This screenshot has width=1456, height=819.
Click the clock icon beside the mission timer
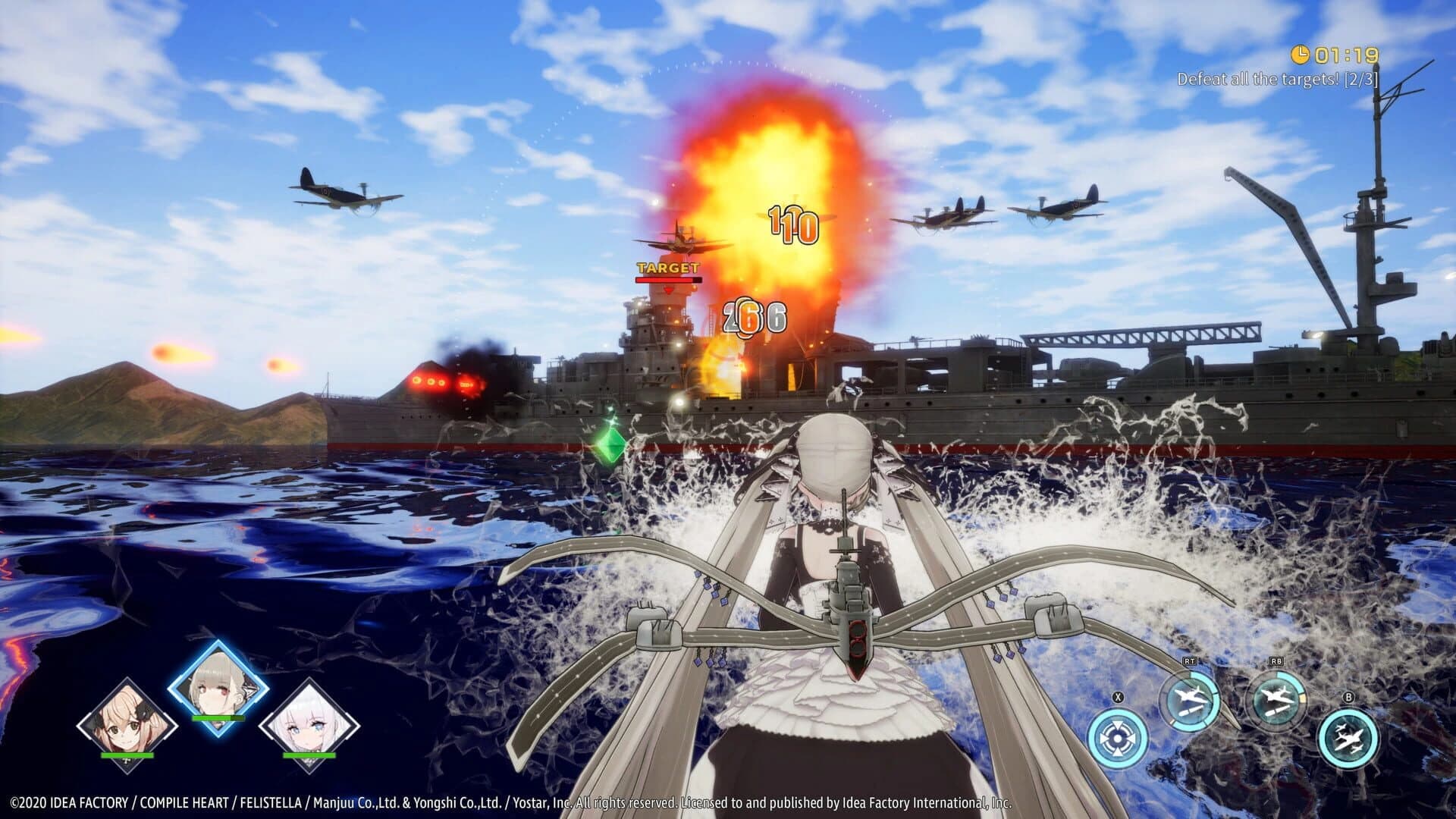(x=1300, y=55)
